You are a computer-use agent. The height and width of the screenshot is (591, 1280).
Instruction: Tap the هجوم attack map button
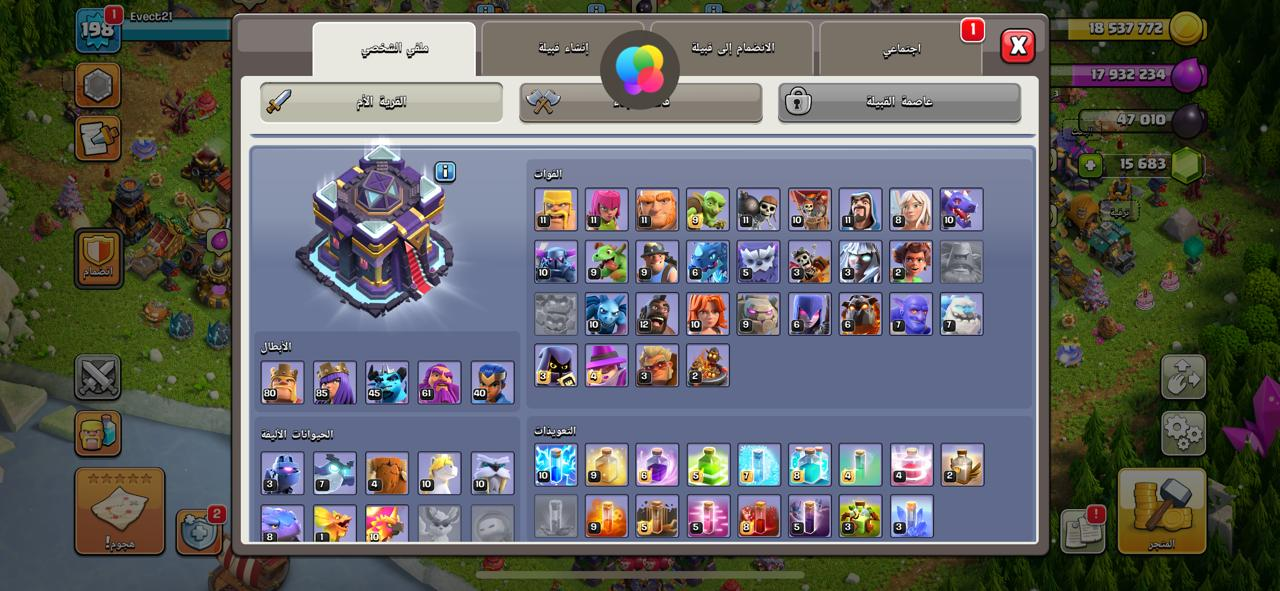(119, 511)
